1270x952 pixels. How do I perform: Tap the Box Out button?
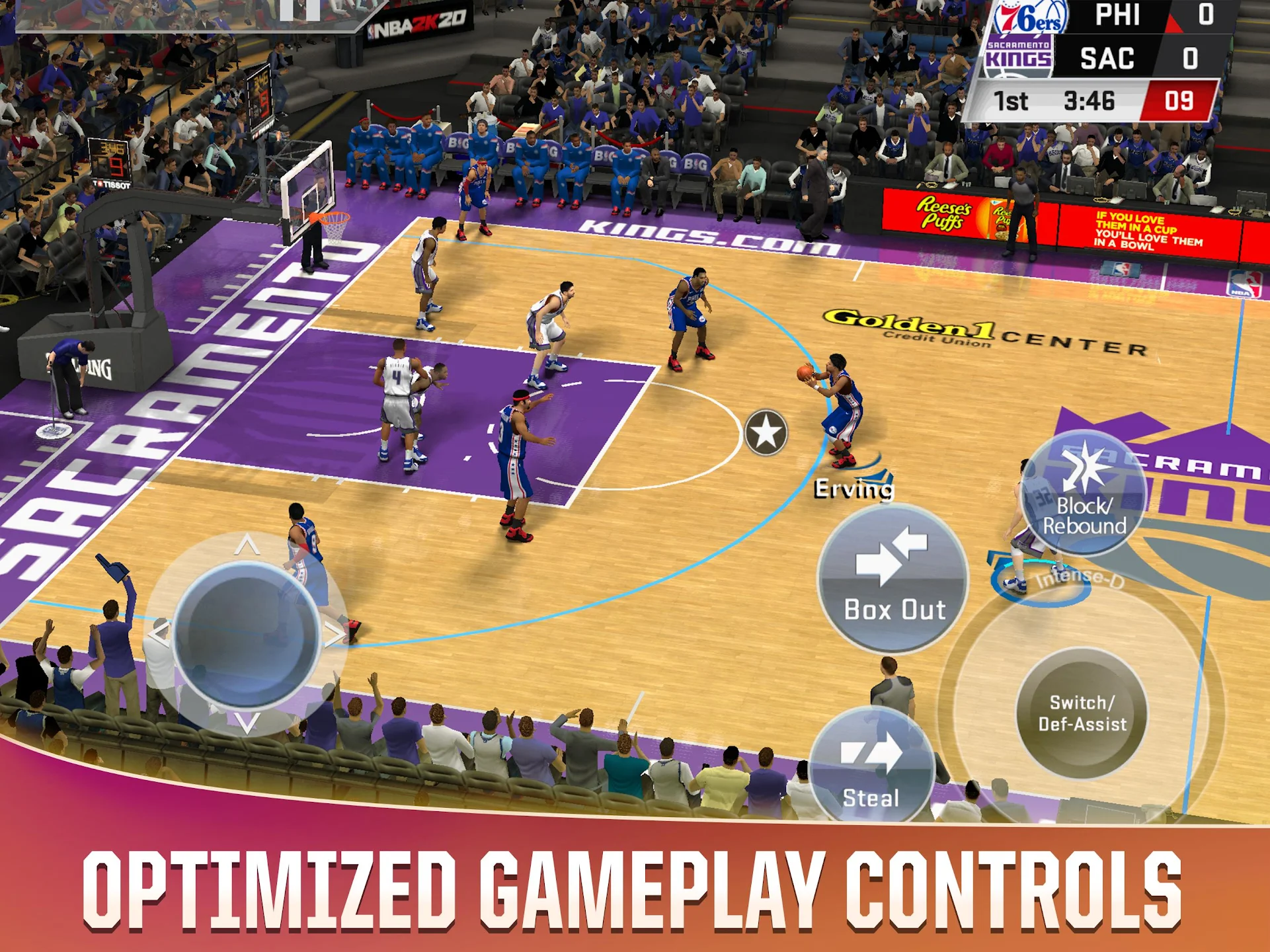point(893,579)
